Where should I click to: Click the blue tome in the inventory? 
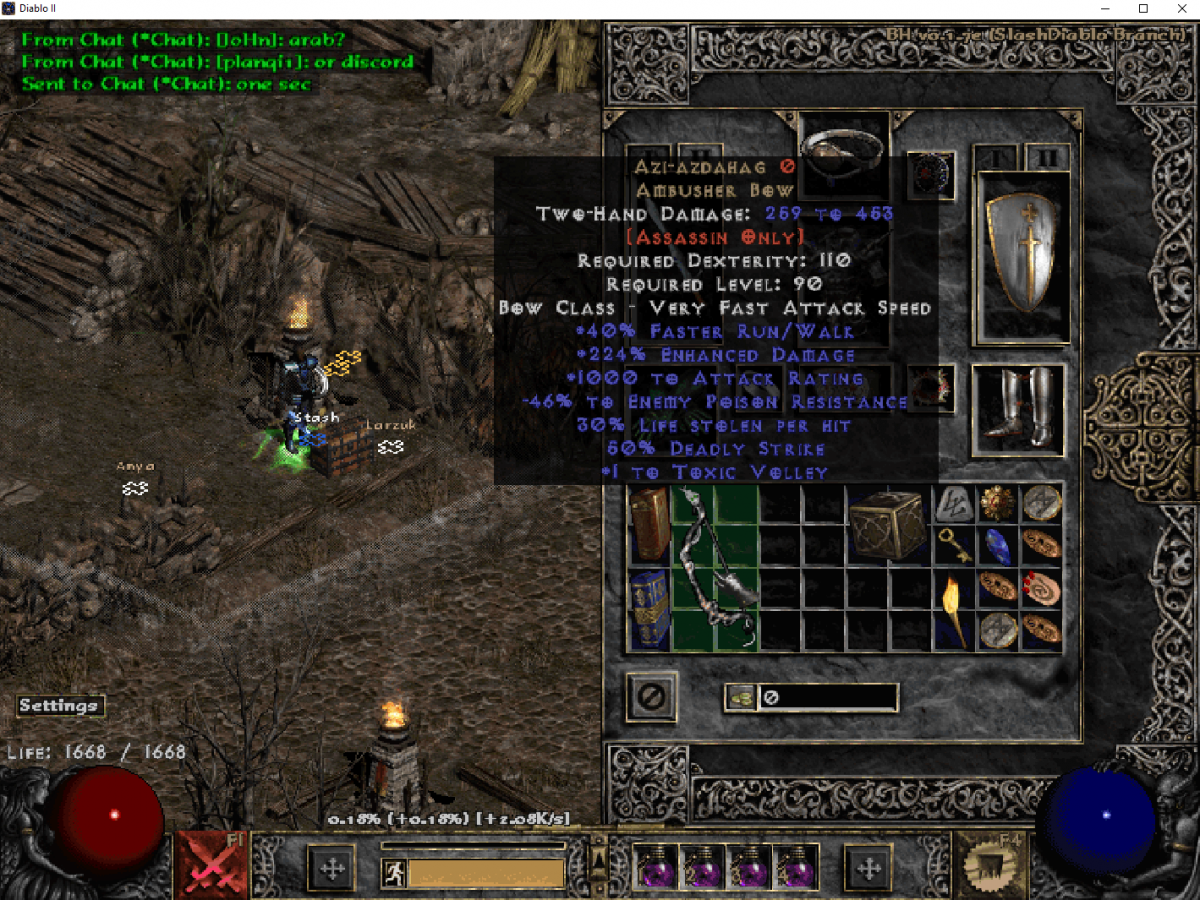(649, 609)
